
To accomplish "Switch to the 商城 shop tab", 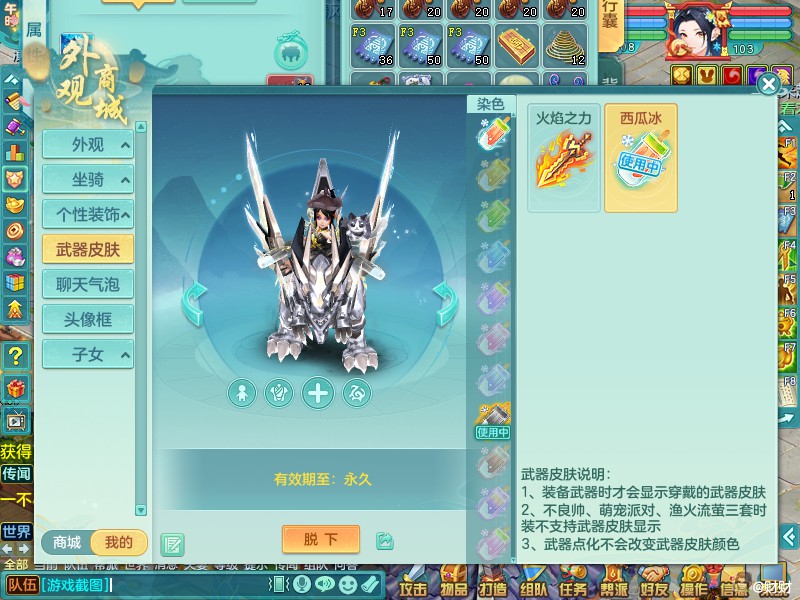I will pos(67,542).
